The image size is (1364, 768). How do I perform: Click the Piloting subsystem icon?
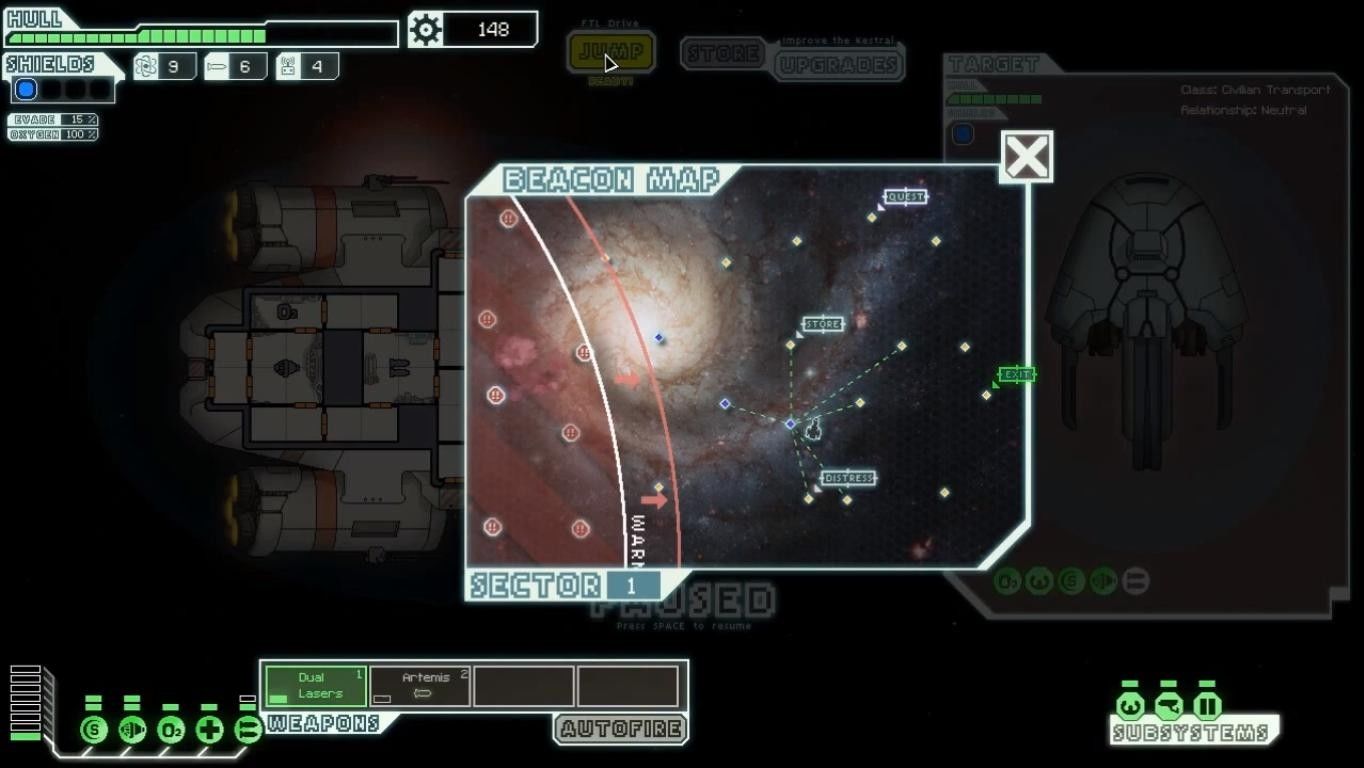coord(1130,706)
